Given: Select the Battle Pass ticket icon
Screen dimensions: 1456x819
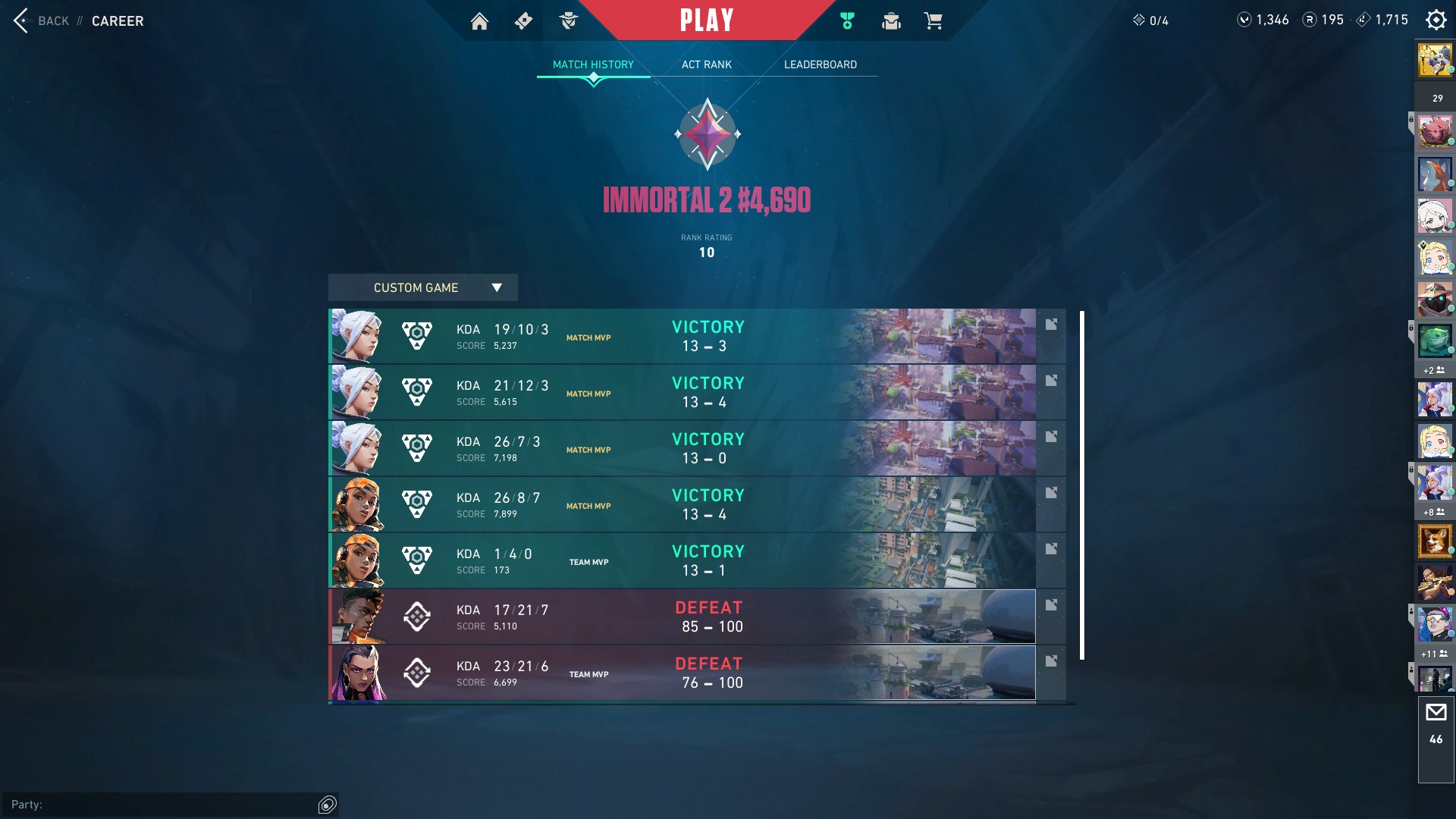Looking at the screenshot, I should pos(523,21).
